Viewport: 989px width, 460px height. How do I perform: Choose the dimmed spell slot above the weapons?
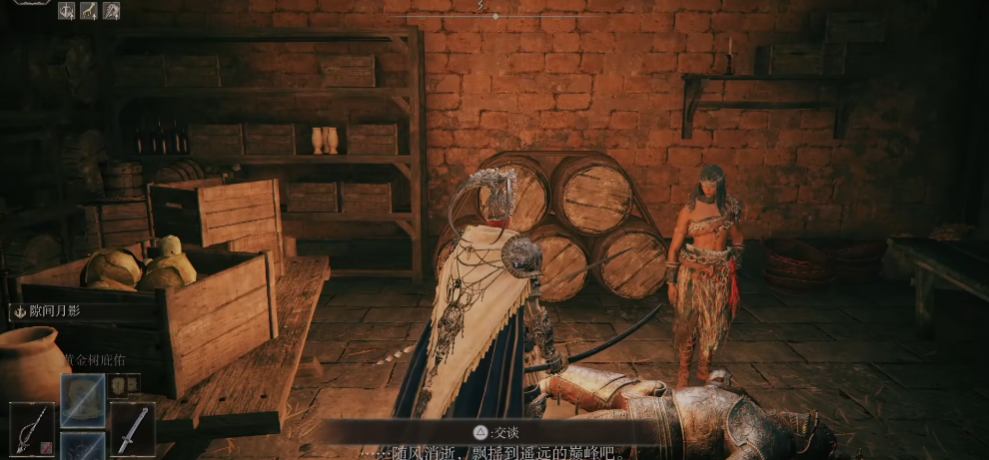tap(82, 399)
